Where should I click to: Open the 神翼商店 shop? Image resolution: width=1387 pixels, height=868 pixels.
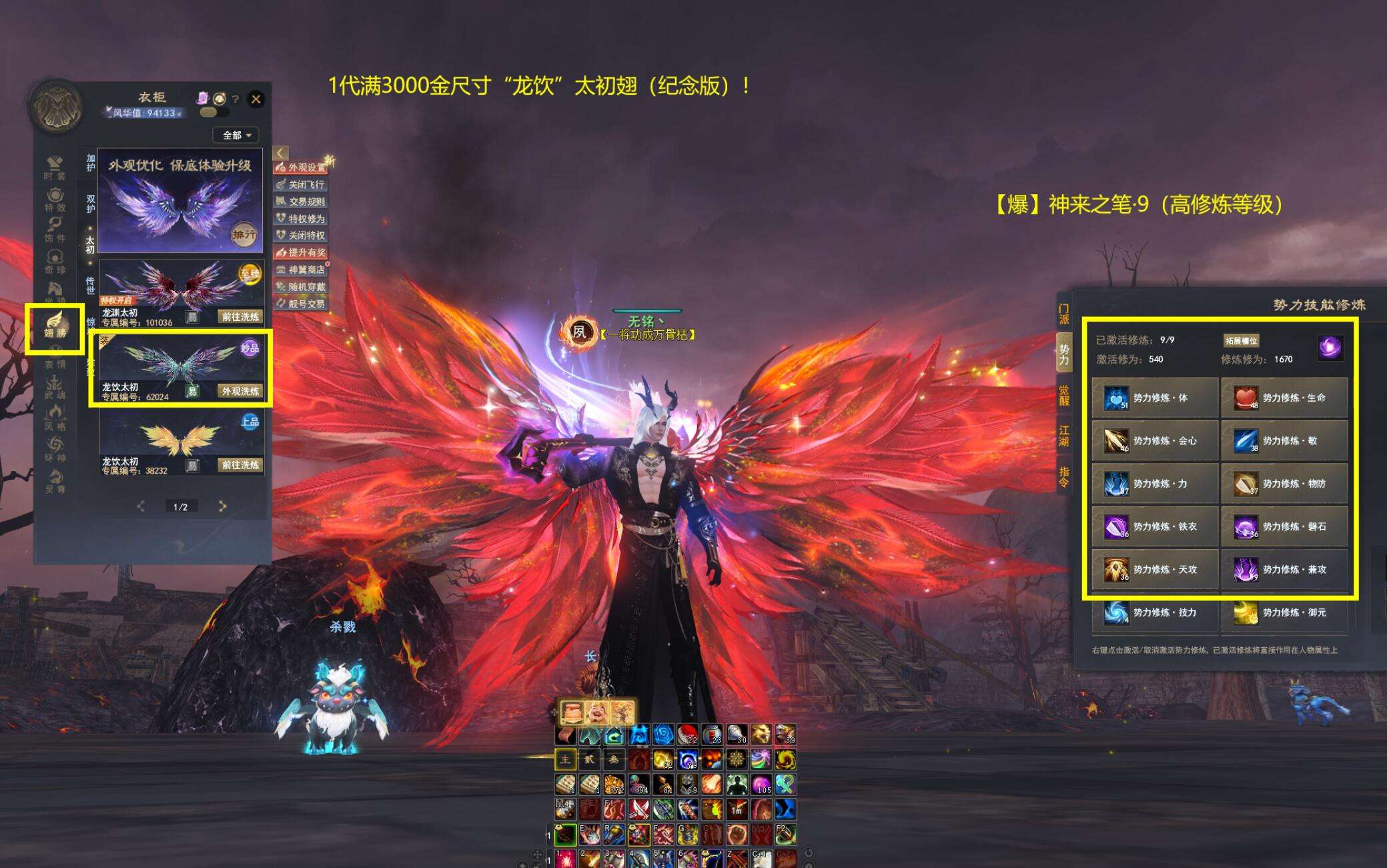click(302, 270)
